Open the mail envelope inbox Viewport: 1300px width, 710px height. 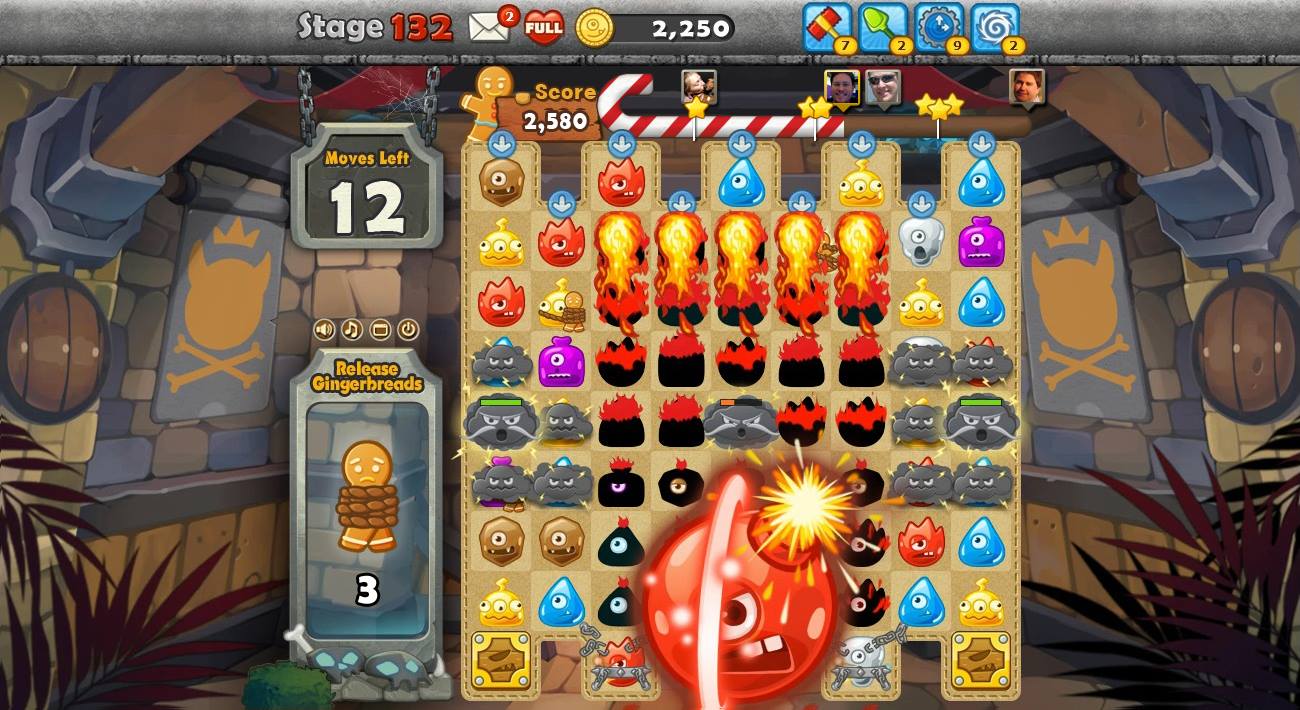point(489,27)
